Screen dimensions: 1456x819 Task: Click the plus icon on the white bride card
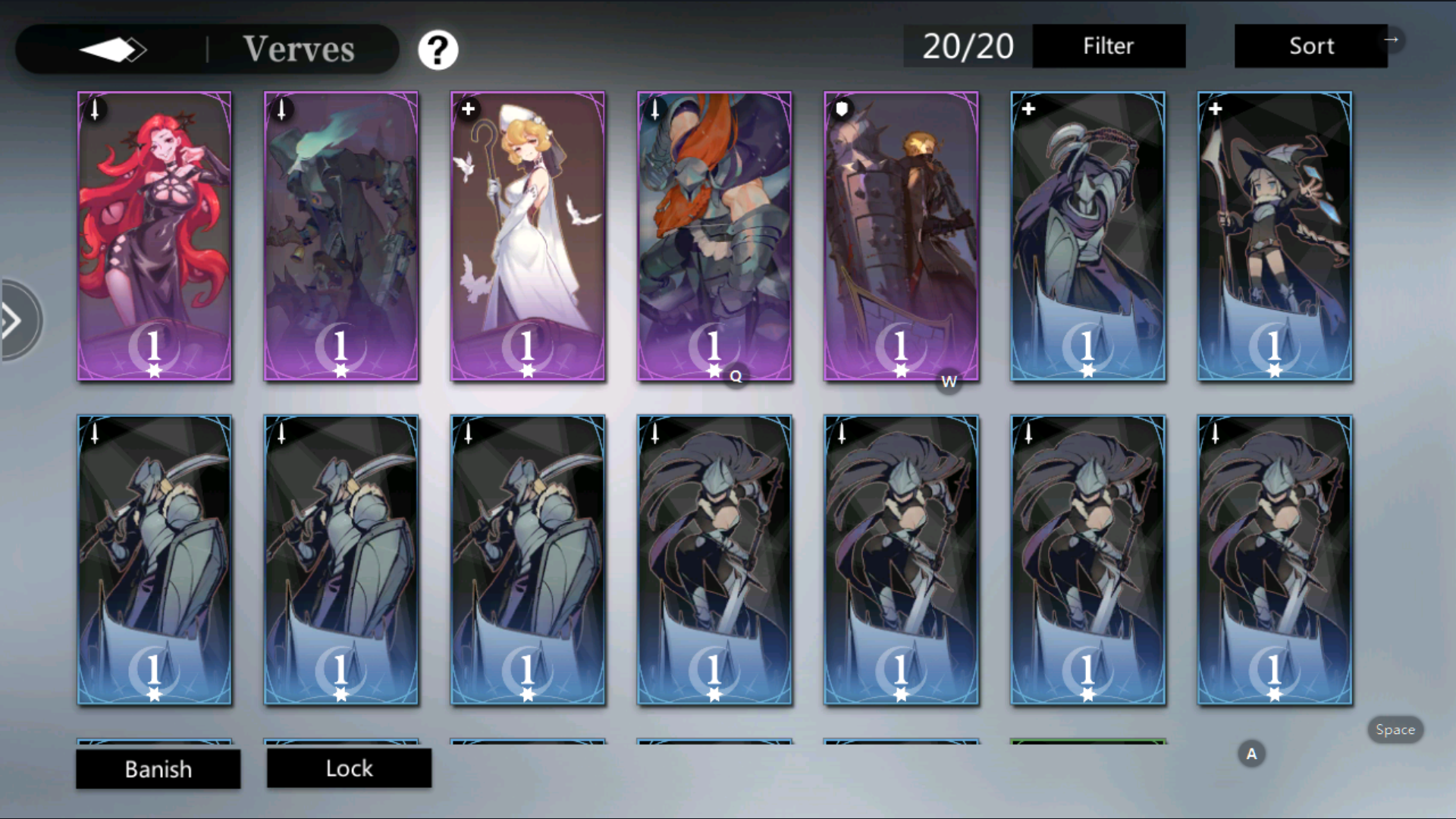[x=468, y=109]
